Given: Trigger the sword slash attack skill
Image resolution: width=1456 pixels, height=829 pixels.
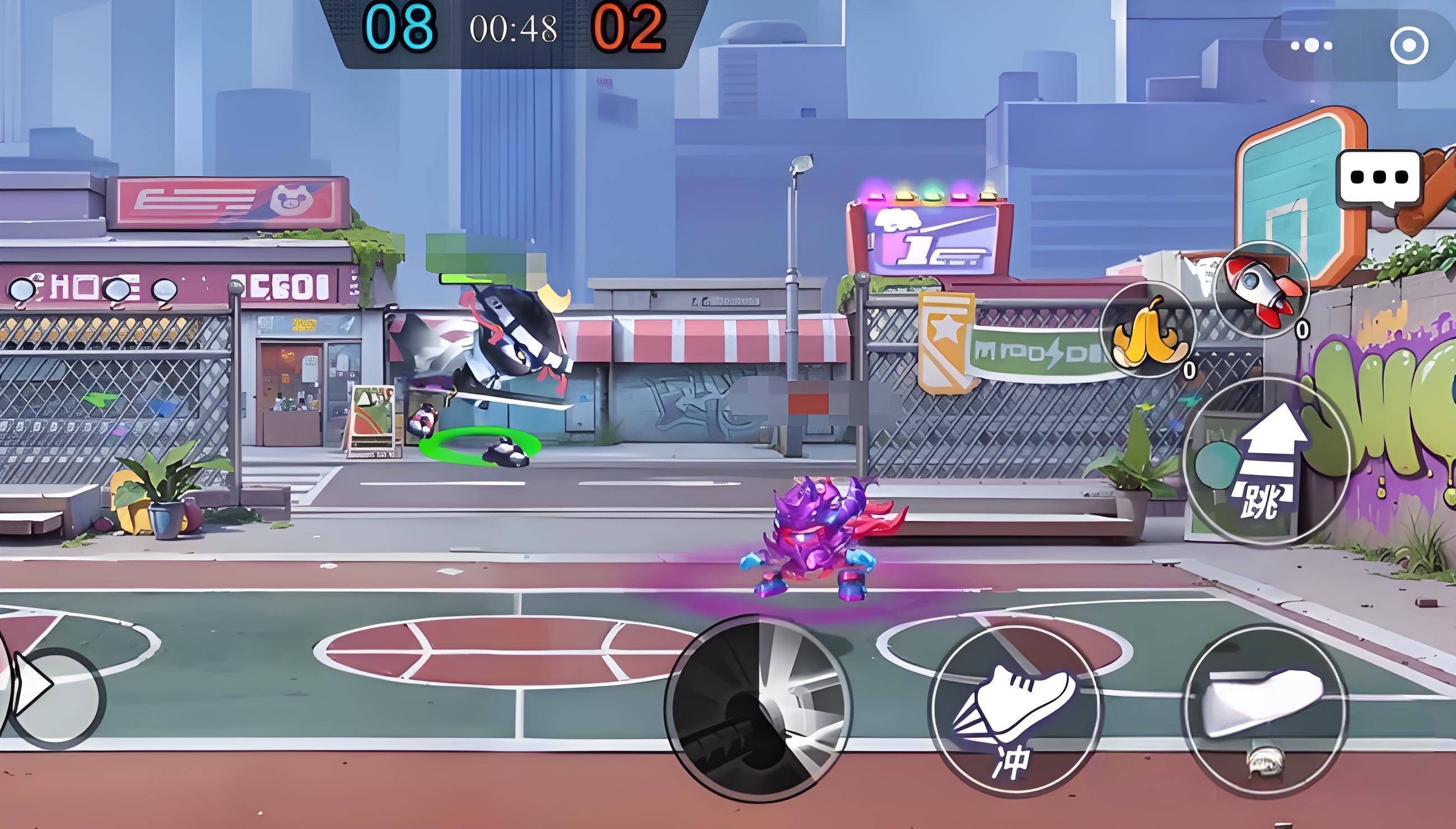Looking at the screenshot, I should click(x=758, y=709).
